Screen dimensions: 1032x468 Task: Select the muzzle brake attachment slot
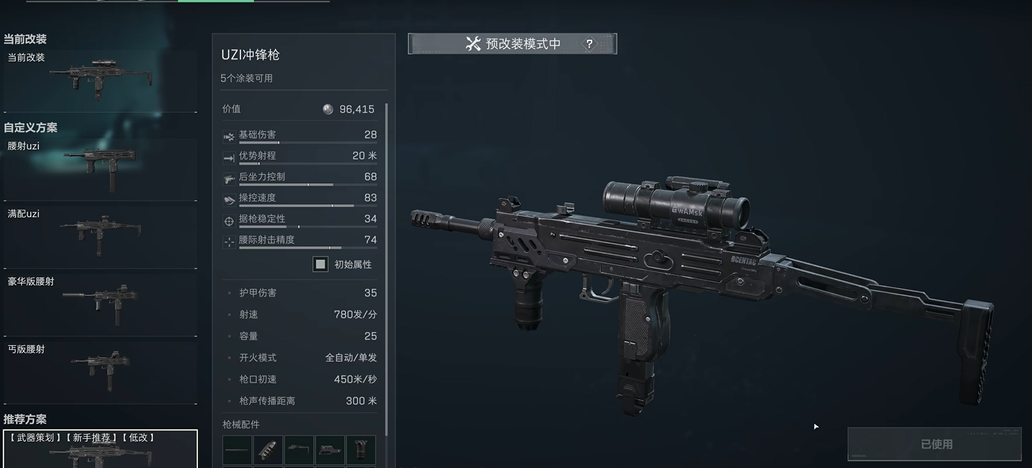pos(268,450)
